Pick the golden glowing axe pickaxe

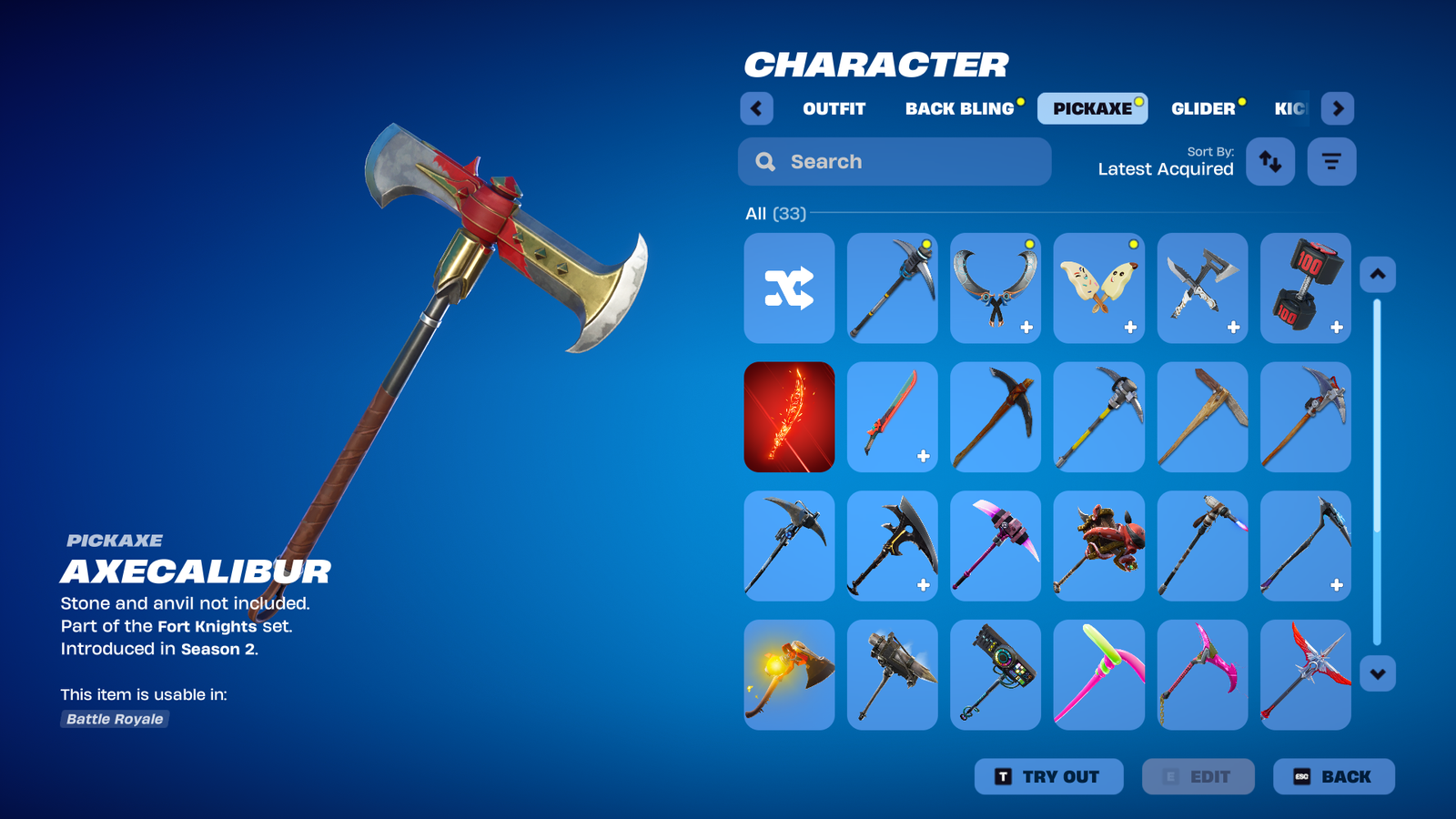click(x=789, y=674)
